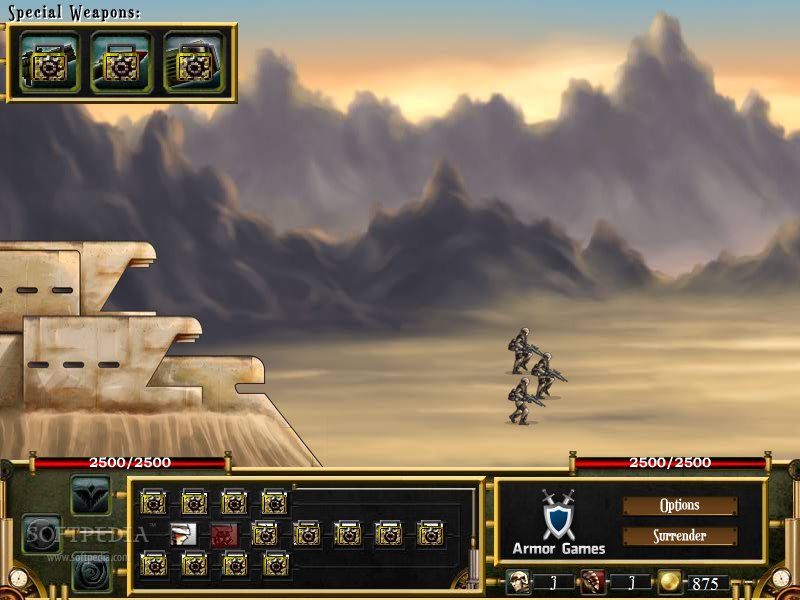Surrender the battle
800x600 pixels.
680,536
